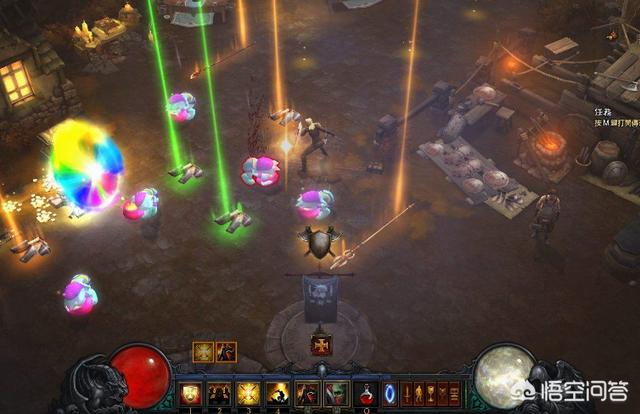Select the red attack skill on left mouse slot
Screen dimensions: 640x414
[307, 393]
